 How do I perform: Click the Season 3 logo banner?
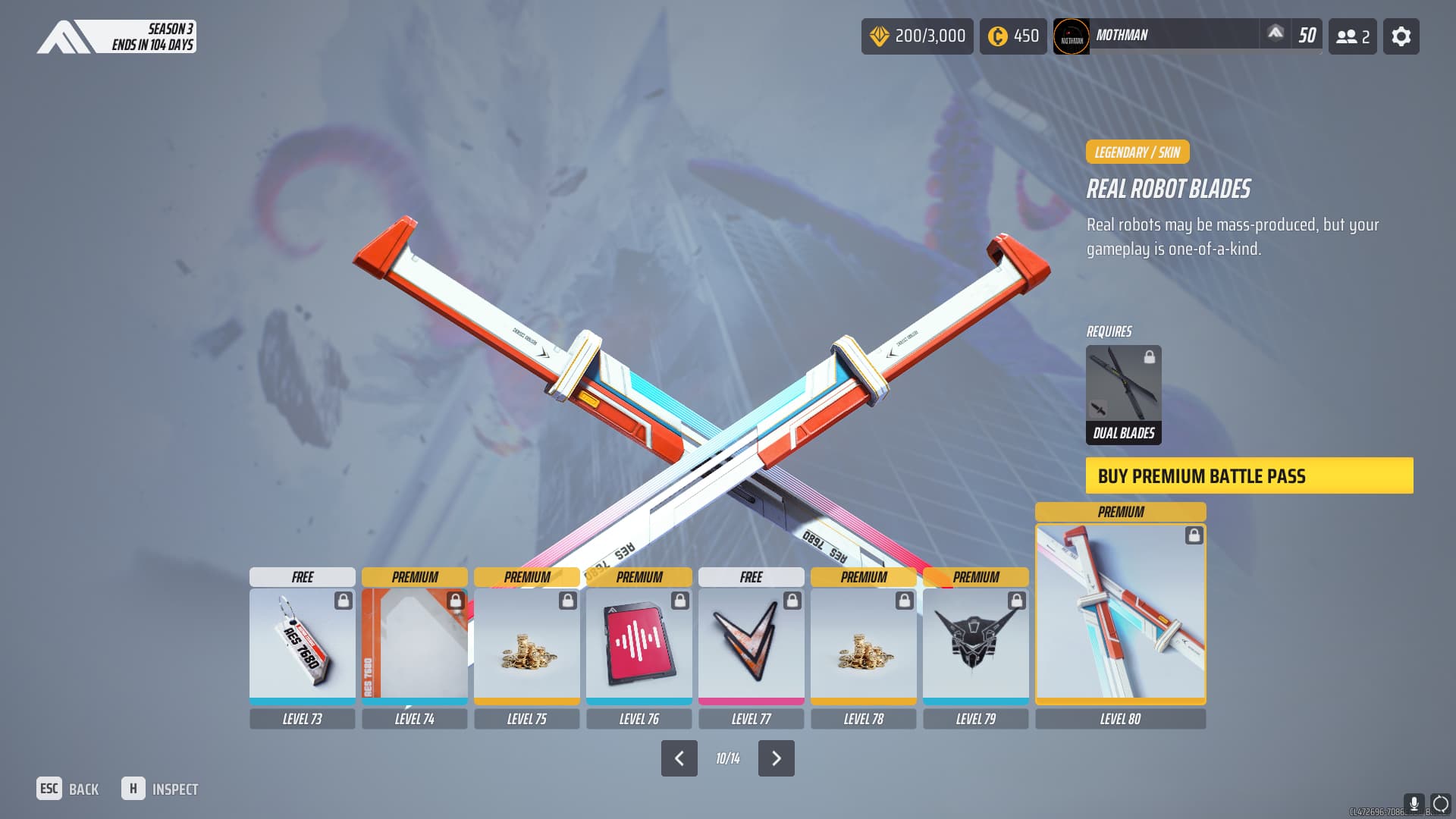[116, 36]
